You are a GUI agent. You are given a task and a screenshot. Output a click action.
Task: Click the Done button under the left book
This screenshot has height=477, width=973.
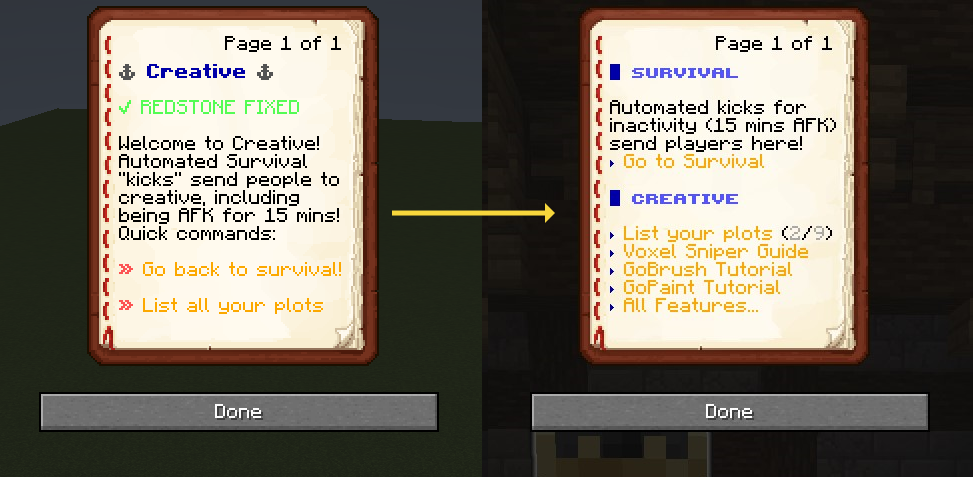(238, 412)
